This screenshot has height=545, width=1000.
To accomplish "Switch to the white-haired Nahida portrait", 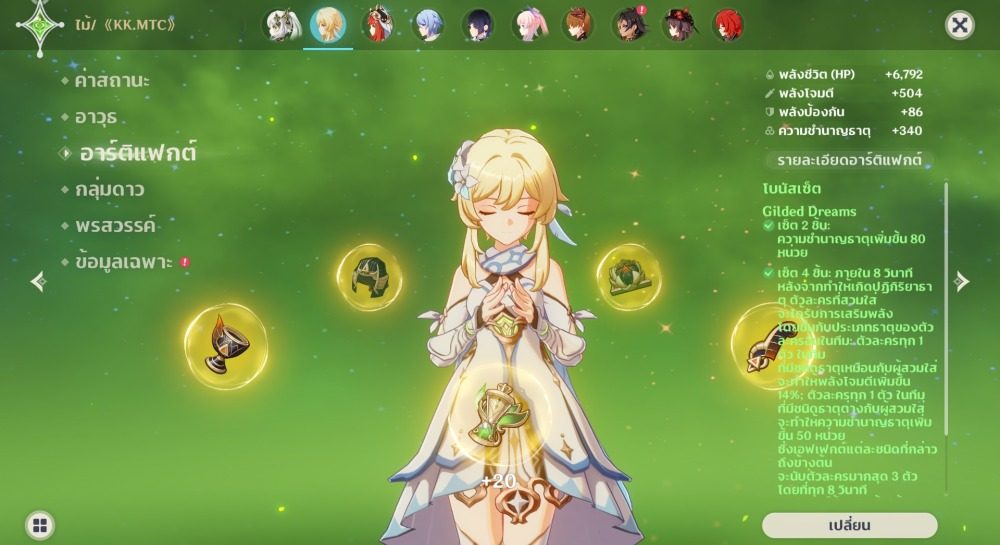I will (x=281, y=25).
